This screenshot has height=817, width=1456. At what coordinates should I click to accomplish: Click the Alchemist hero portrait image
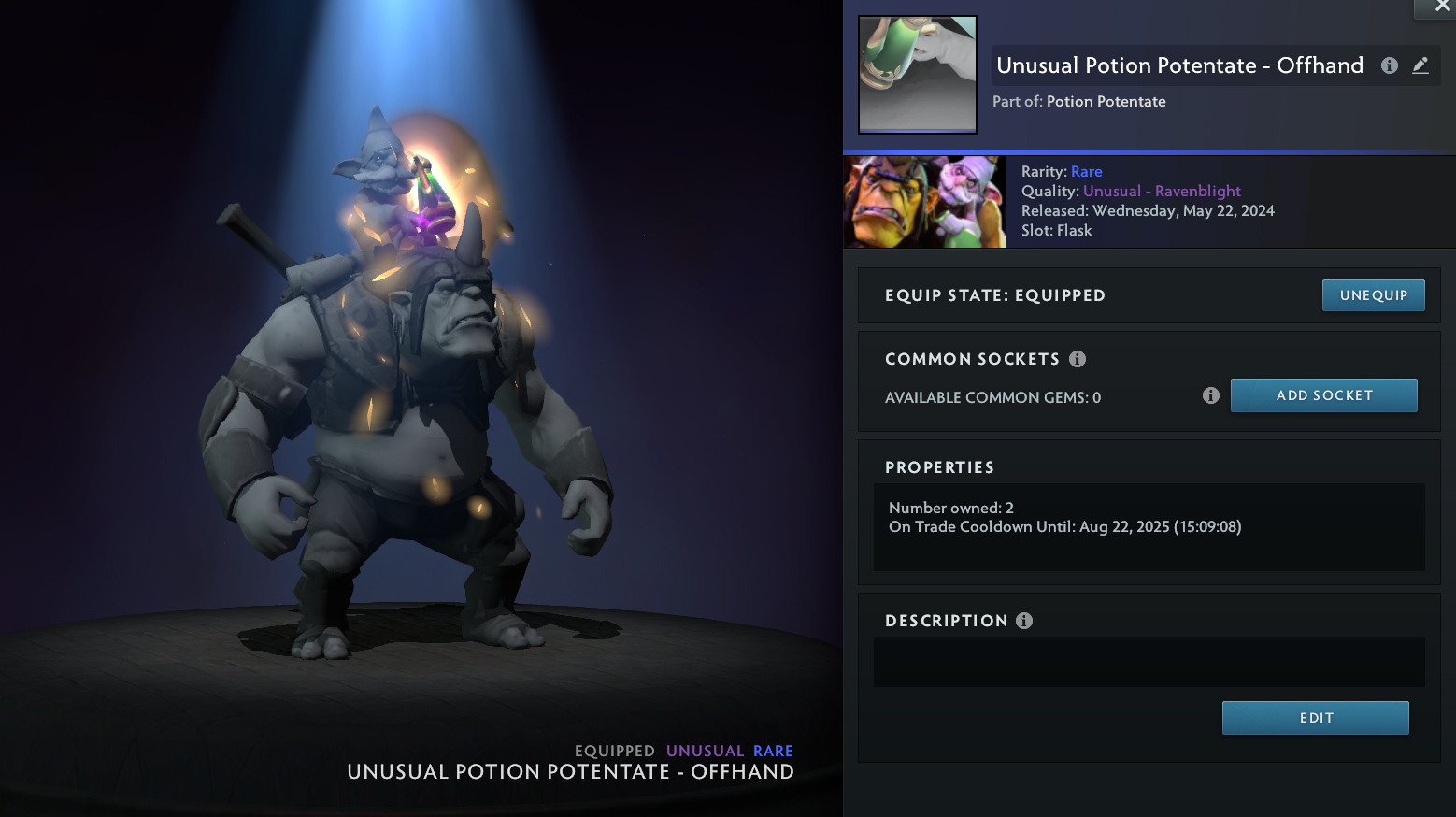point(924,202)
